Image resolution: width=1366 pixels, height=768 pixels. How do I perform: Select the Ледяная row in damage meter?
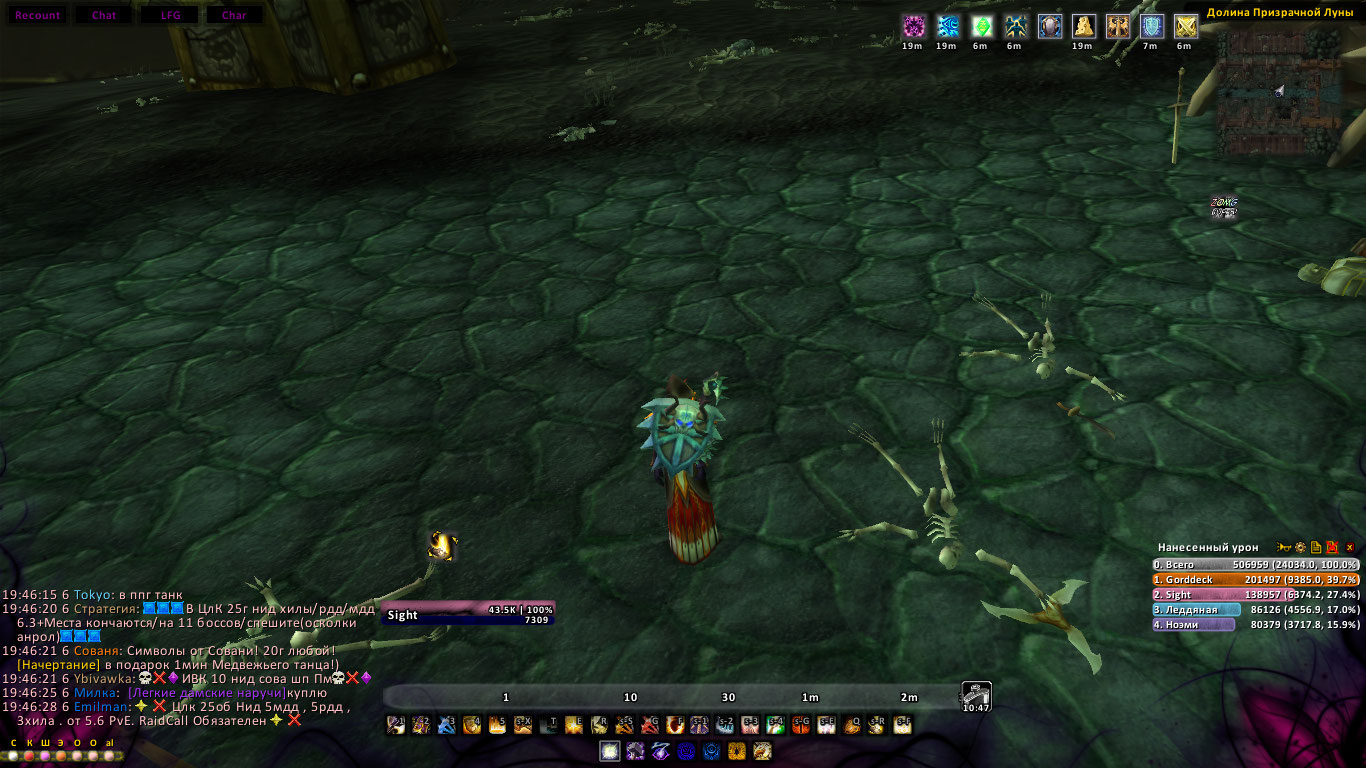click(x=1255, y=609)
